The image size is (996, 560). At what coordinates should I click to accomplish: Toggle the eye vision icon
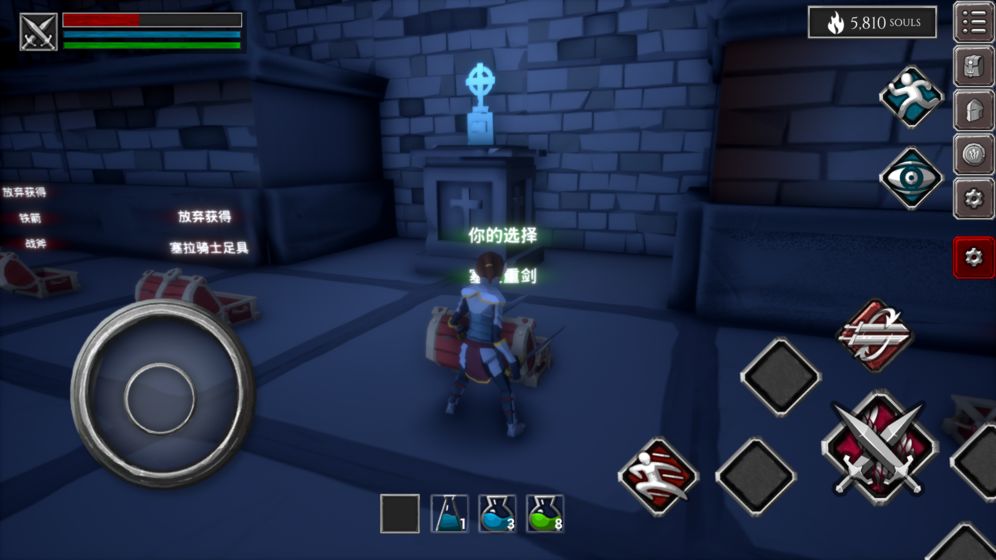911,178
